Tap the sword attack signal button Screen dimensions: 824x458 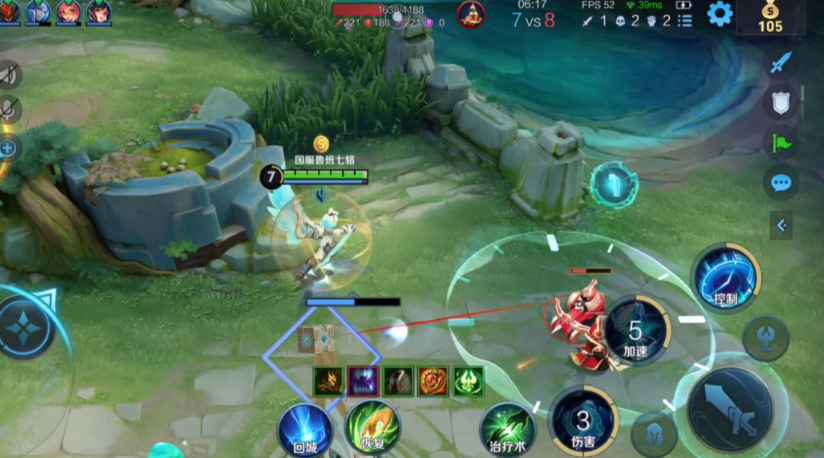click(781, 62)
